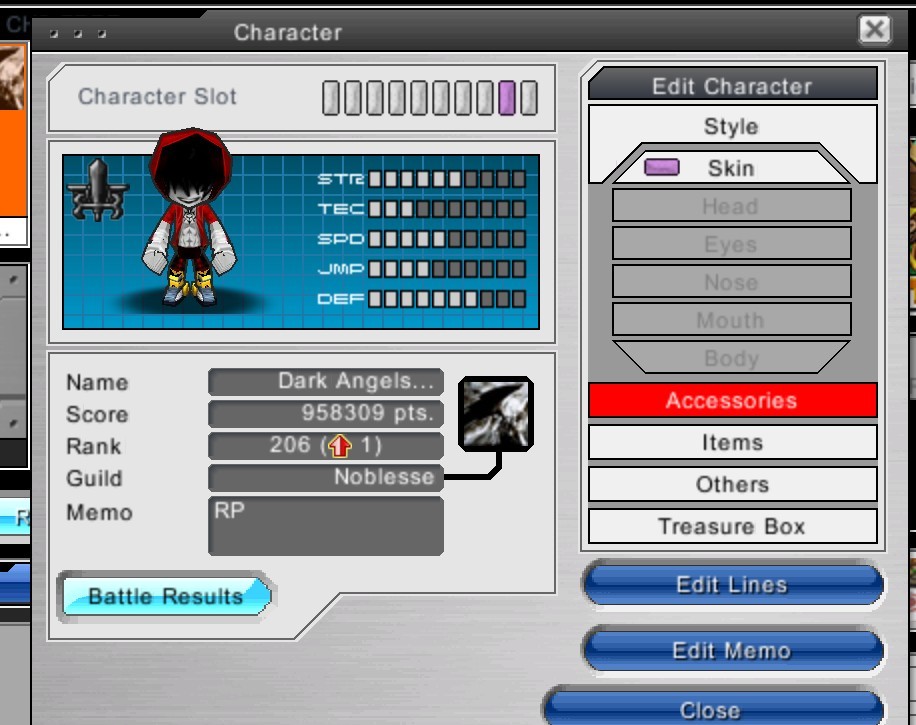View Battle Results
The height and width of the screenshot is (725, 916).
click(166, 597)
